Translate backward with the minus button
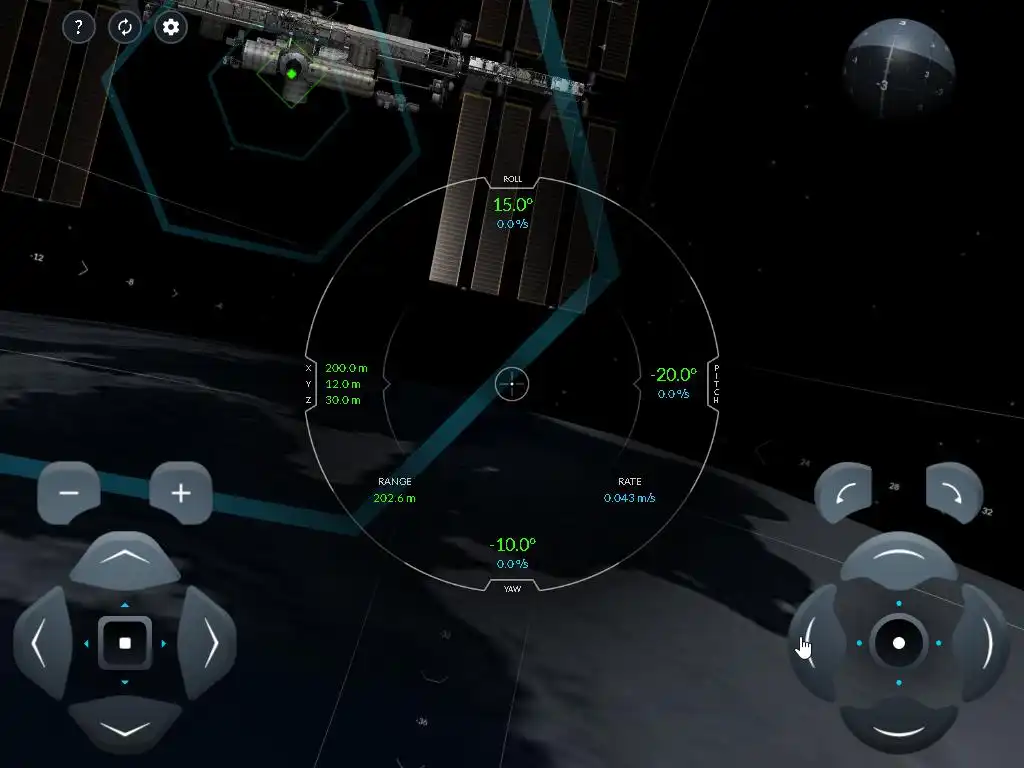Screen dimensions: 1024x768 click(x=69, y=493)
